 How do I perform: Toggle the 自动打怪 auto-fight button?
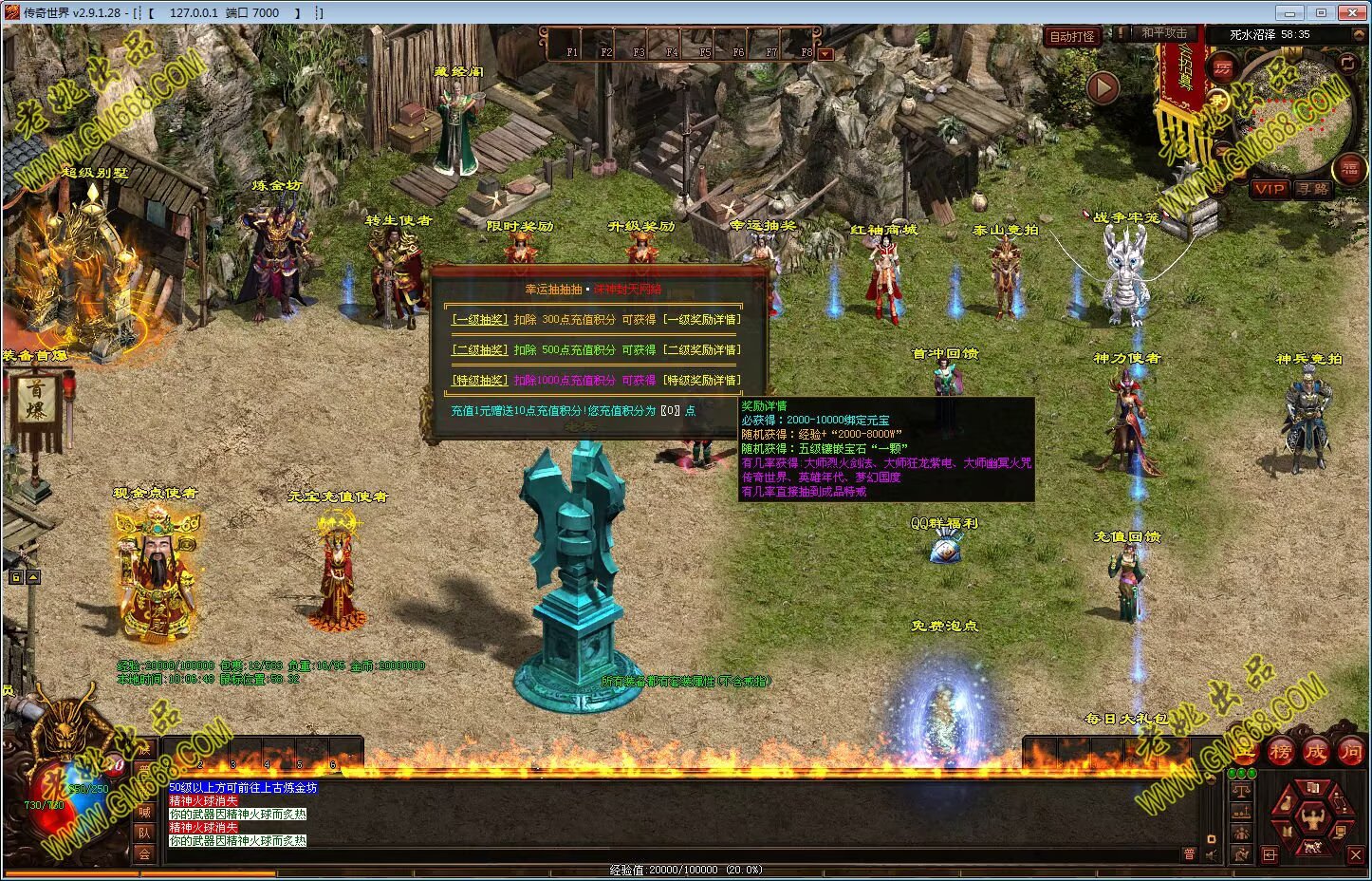pyautogui.click(x=1071, y=37)
